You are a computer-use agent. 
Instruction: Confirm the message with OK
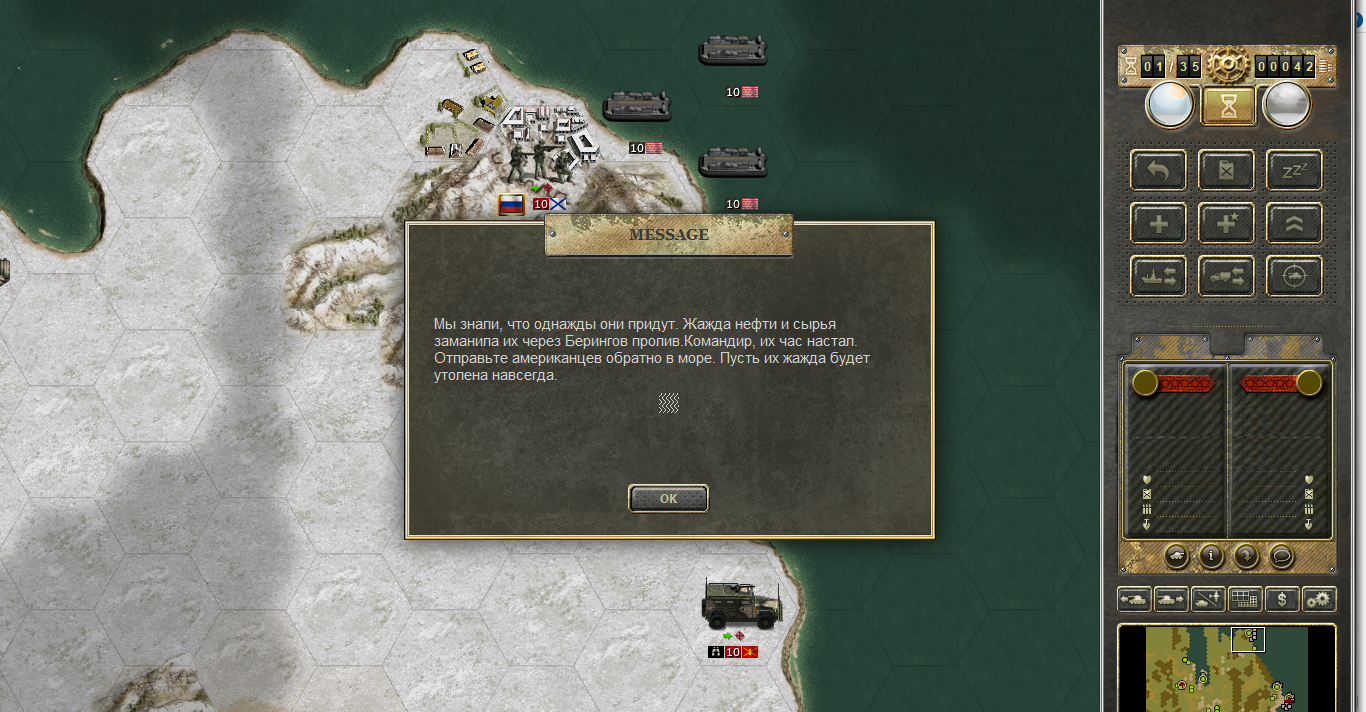(x=668, y=498)
